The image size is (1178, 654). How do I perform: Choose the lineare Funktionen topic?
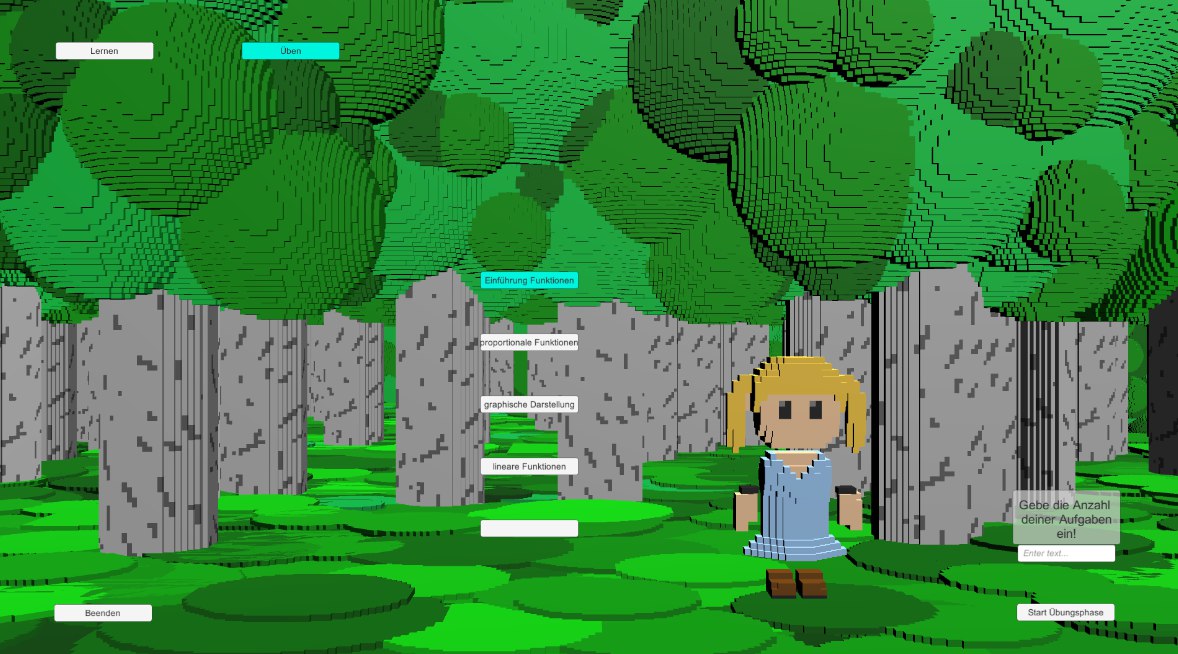(x=529, y=467)
